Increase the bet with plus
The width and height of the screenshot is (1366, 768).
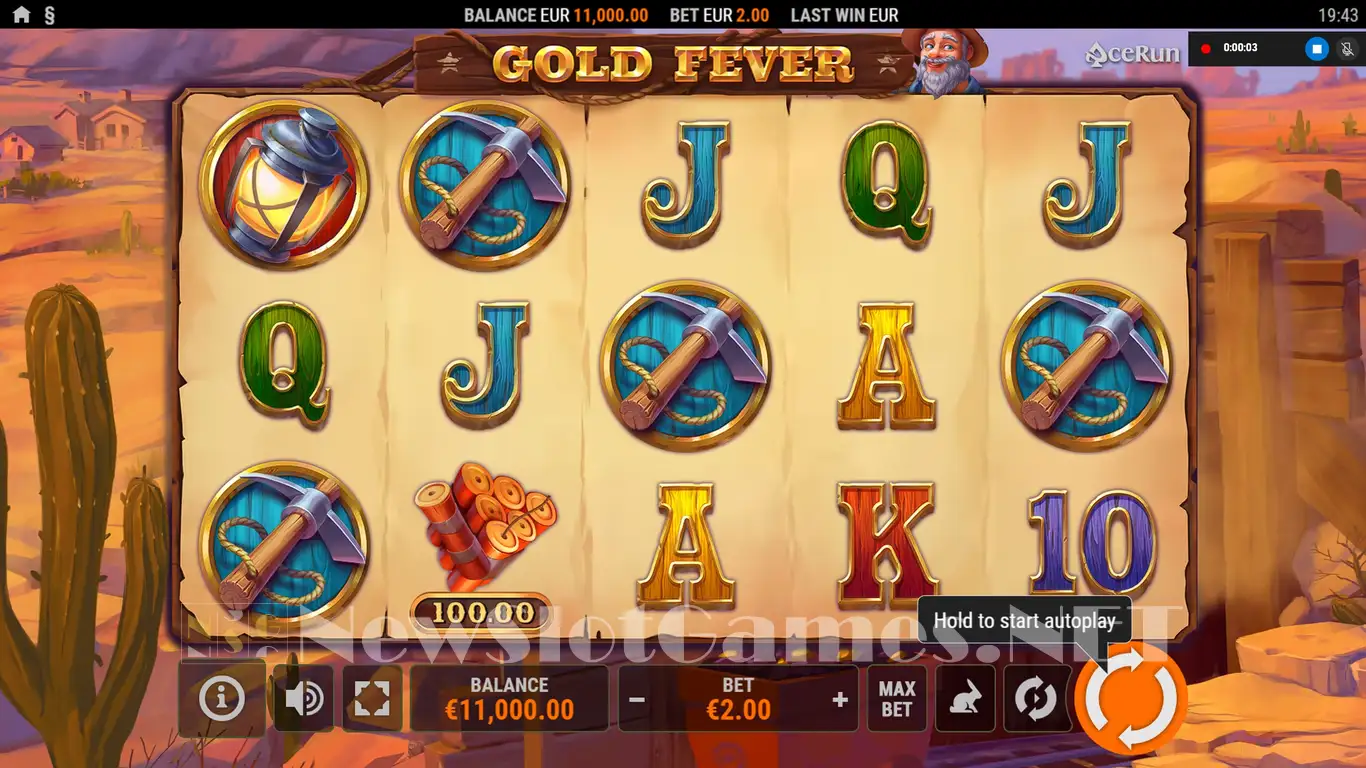coord(840,699)
